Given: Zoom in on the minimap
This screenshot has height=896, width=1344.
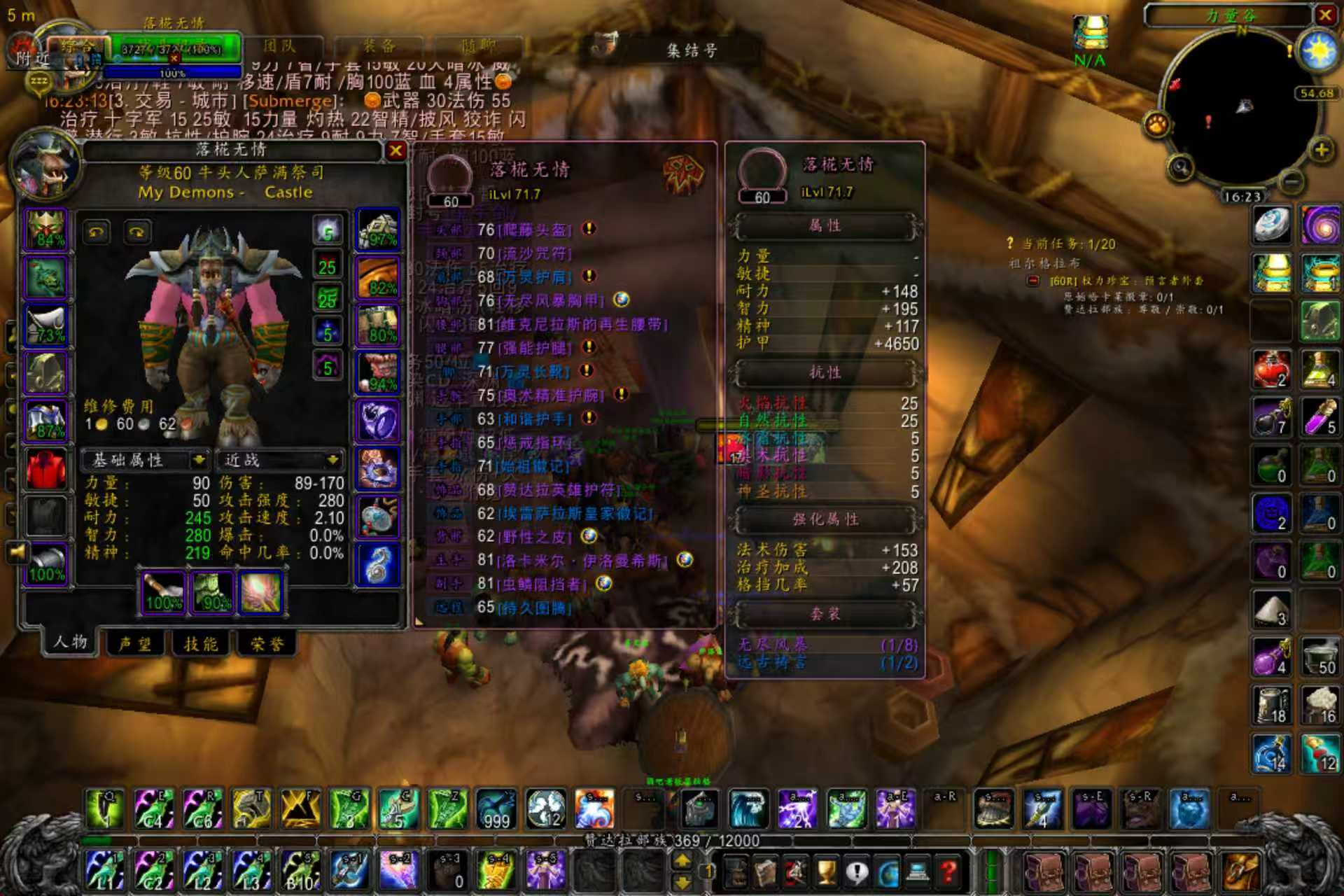Looking at the screenshot, I should pos(1321,150).
